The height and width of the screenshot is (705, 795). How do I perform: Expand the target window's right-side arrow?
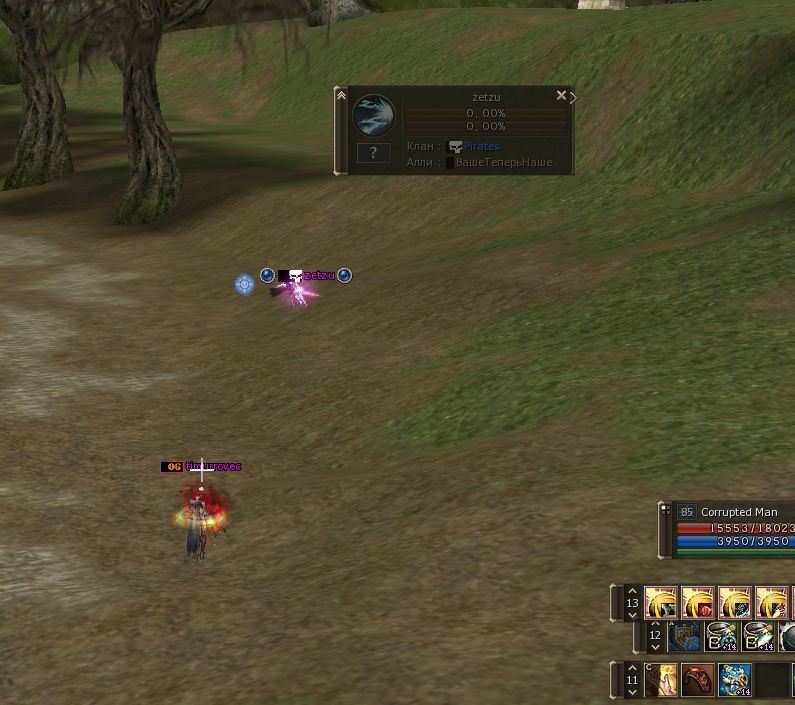click(x=573, y=97)
